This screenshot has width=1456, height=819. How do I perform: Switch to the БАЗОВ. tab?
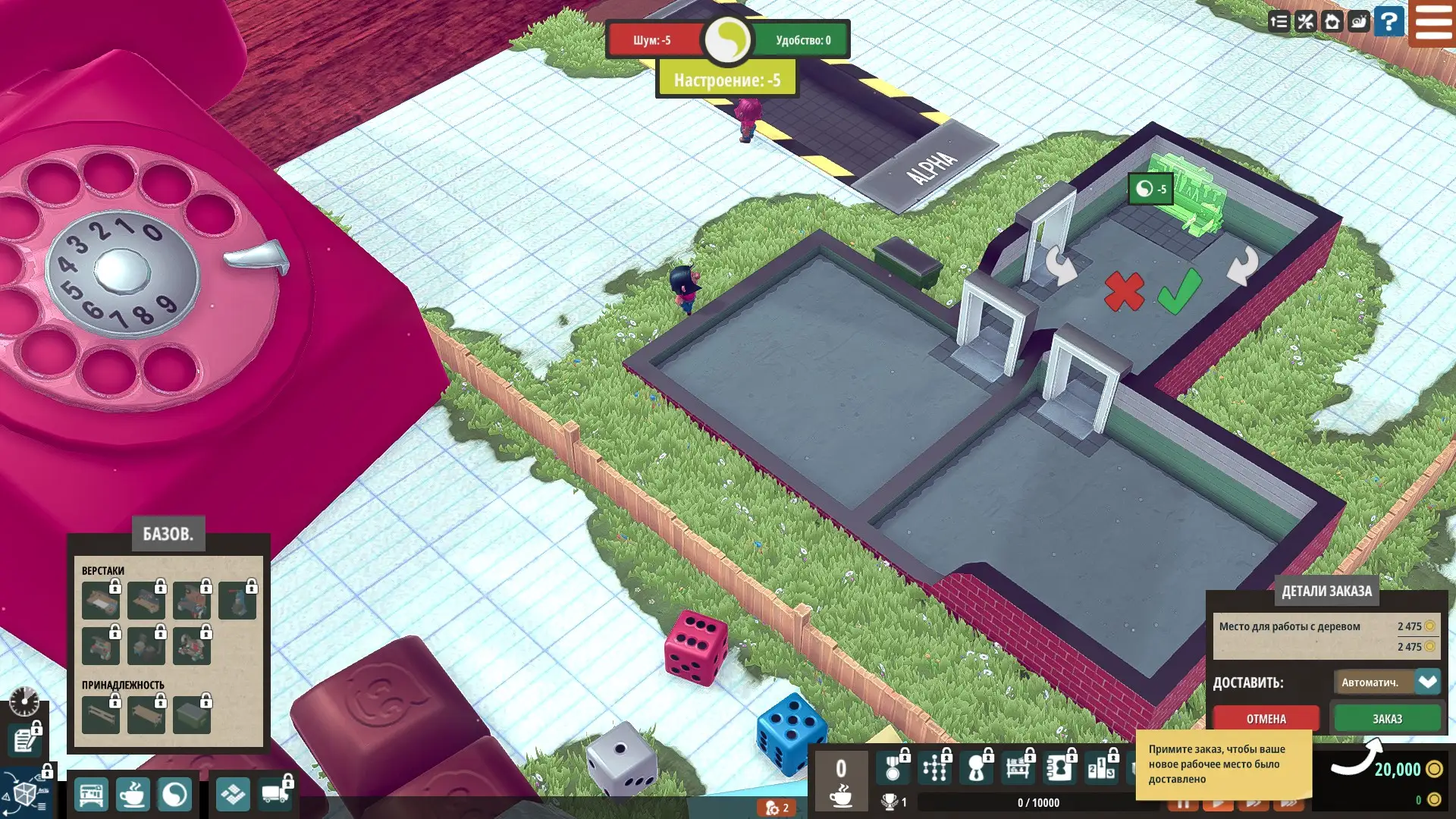(168, 534)
